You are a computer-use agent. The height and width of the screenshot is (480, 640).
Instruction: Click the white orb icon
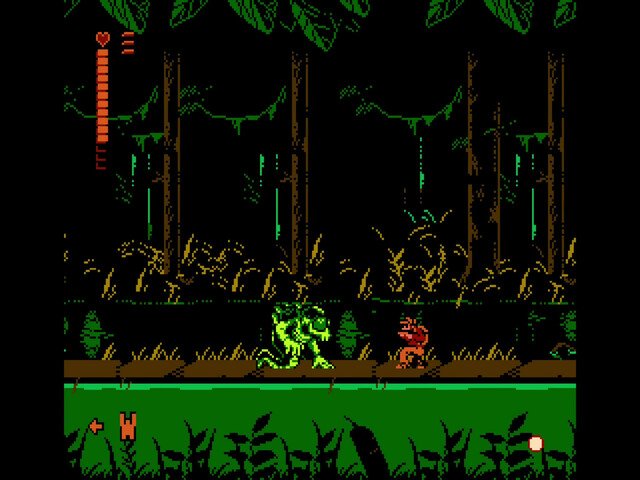click(535, 443)
